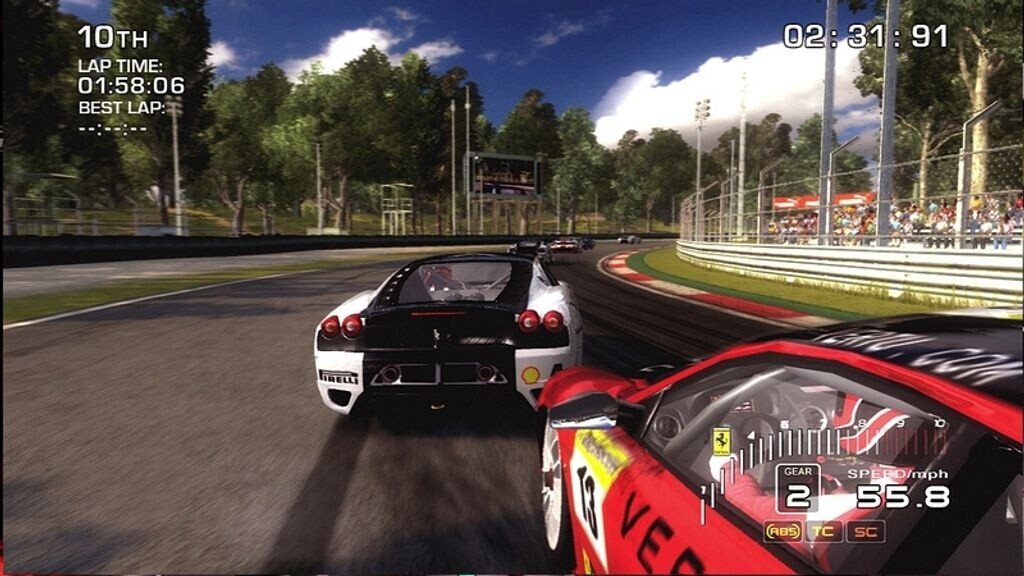
Task: Select the TC traction control indicator
Action: pyautogui.click(x=824, y=531)
